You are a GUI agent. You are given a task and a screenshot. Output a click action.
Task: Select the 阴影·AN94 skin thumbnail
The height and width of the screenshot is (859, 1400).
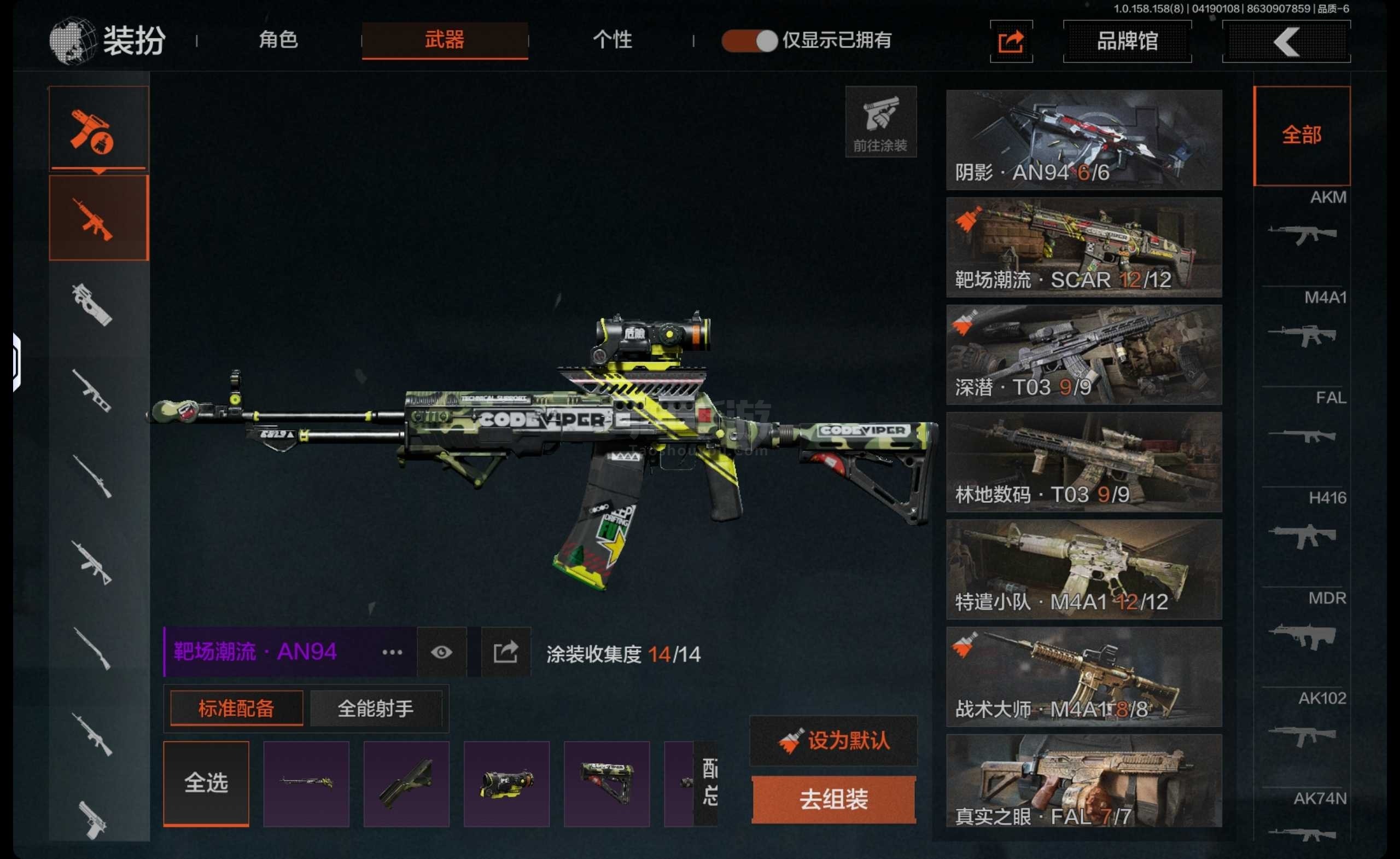(x=1083, y=140)
